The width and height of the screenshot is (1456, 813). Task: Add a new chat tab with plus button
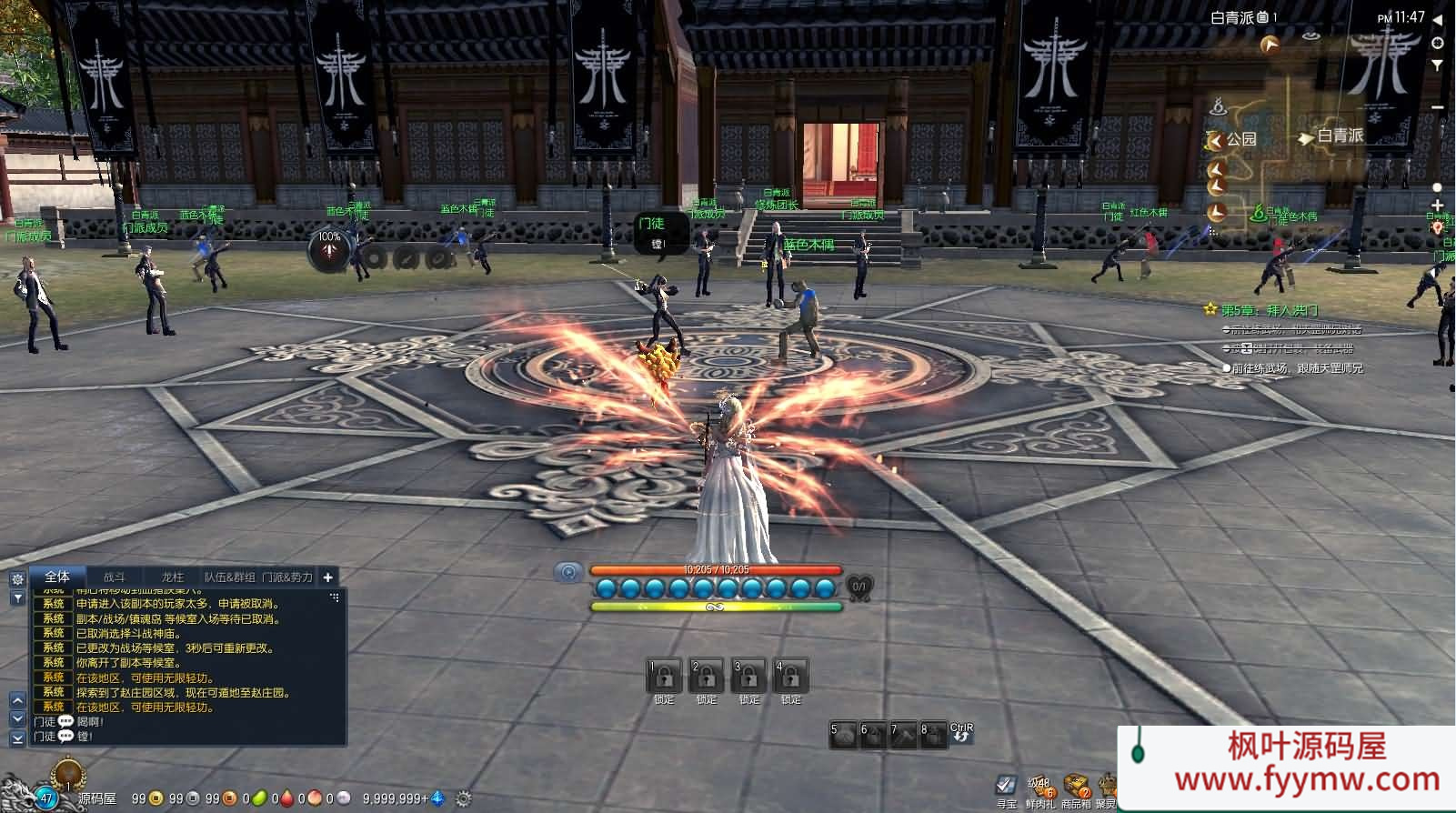[328, 577]
